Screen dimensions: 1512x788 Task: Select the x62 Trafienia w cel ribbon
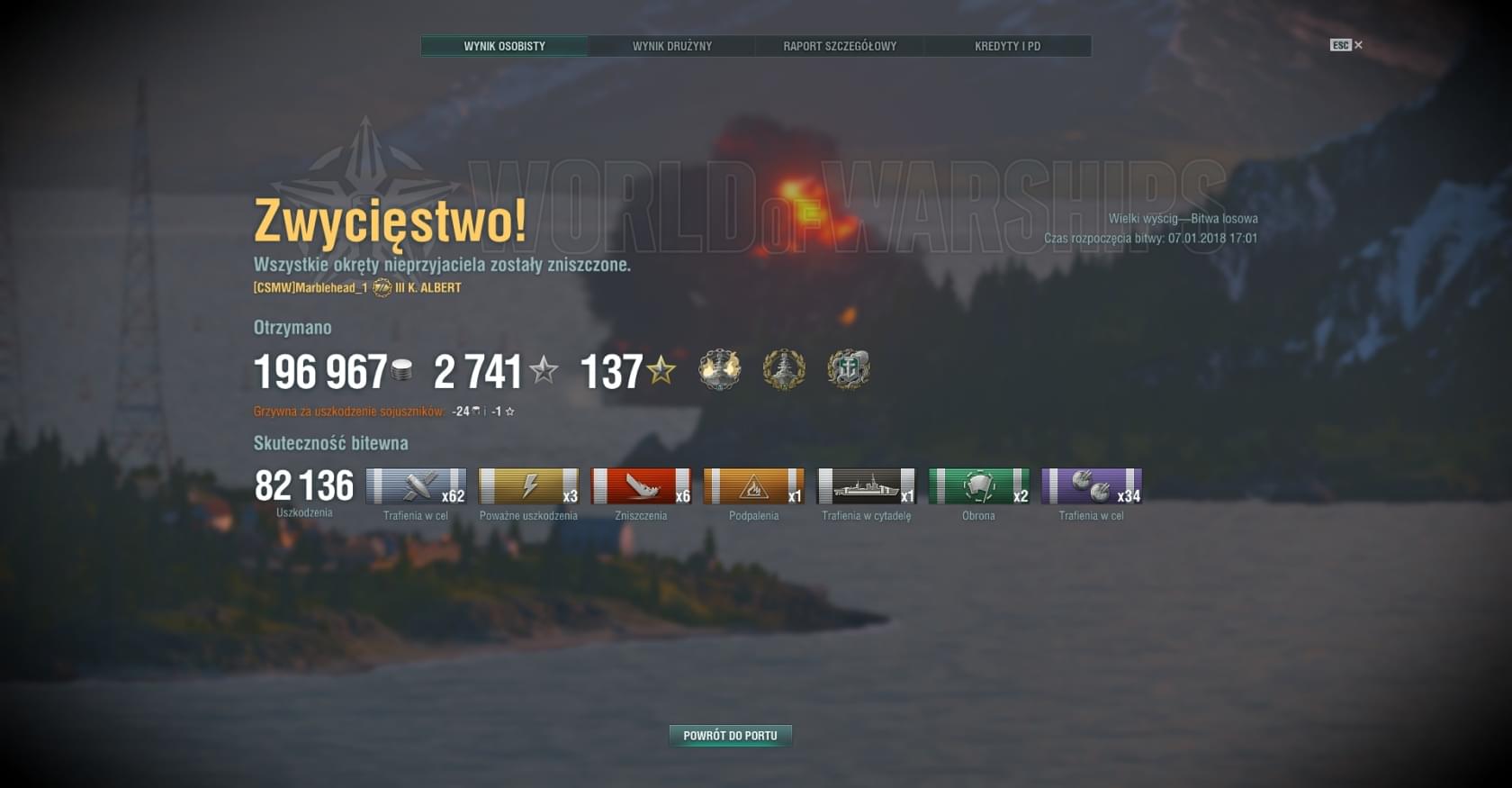tap(416, 486)
